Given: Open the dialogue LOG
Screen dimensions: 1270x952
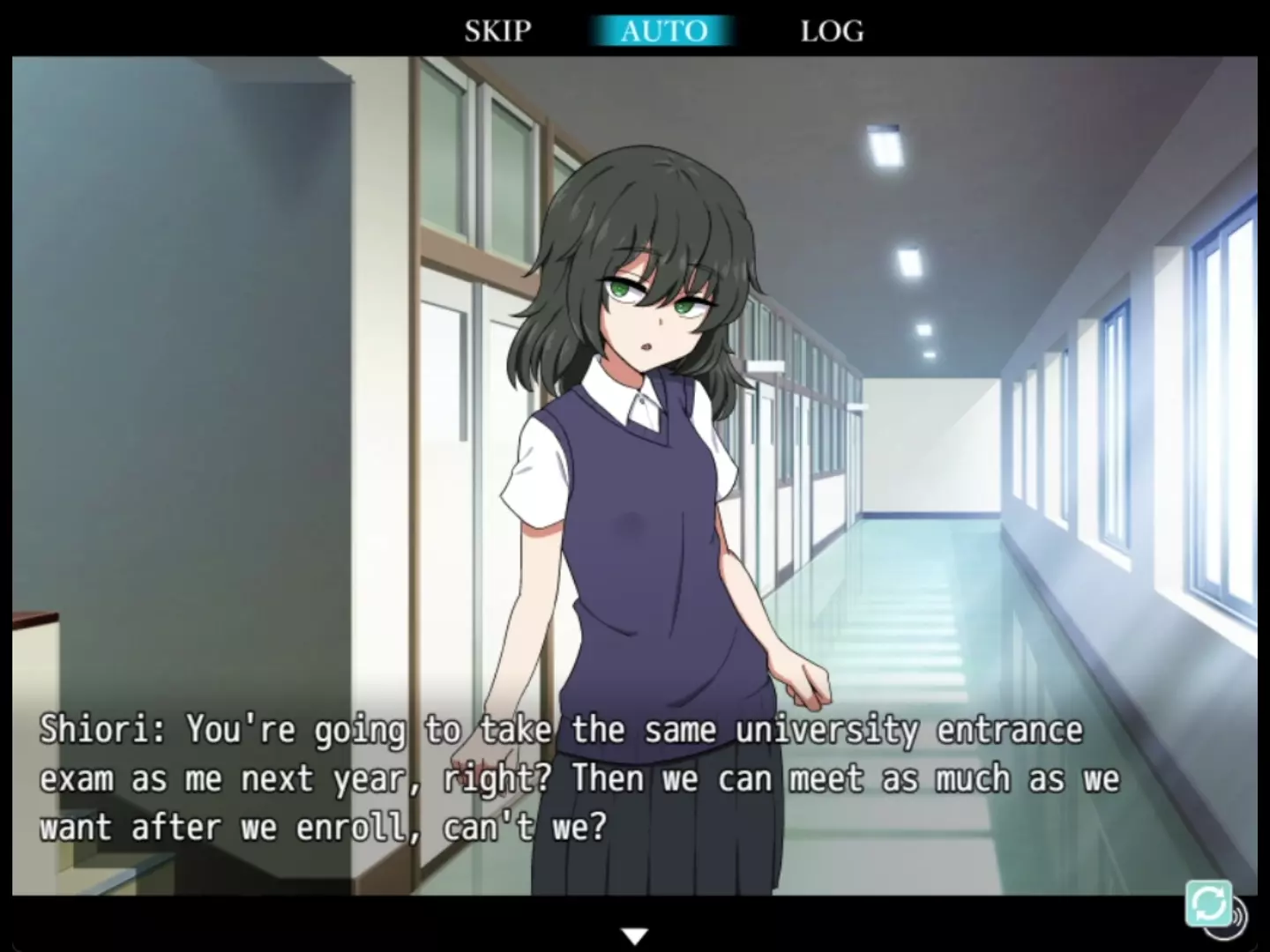Looking at the screenshot, I should click(832, 31).
